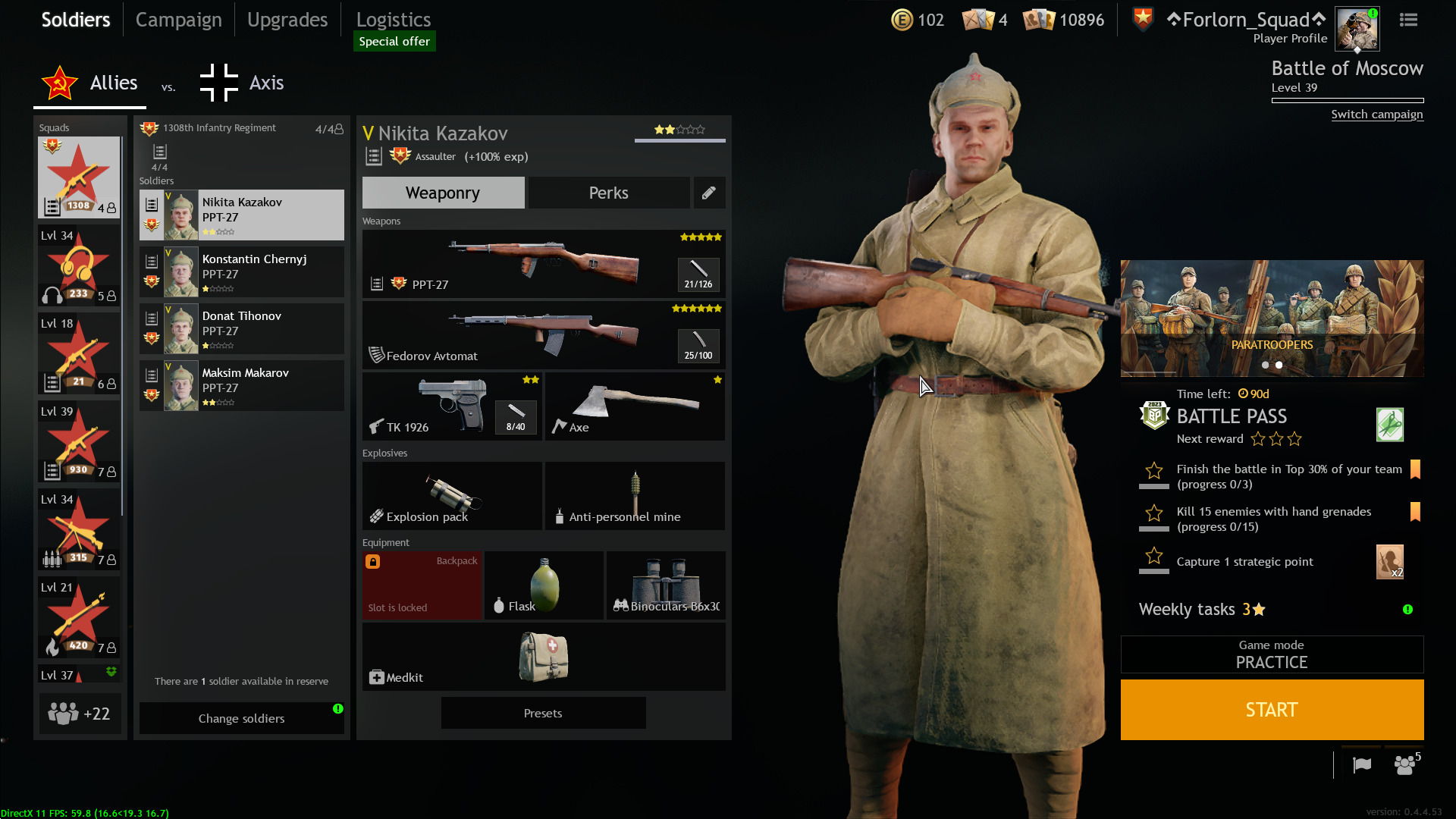Toggle the green checkmark on Change soldiers
Viewport: 1456px width, 819px height.
pos(338,708)
